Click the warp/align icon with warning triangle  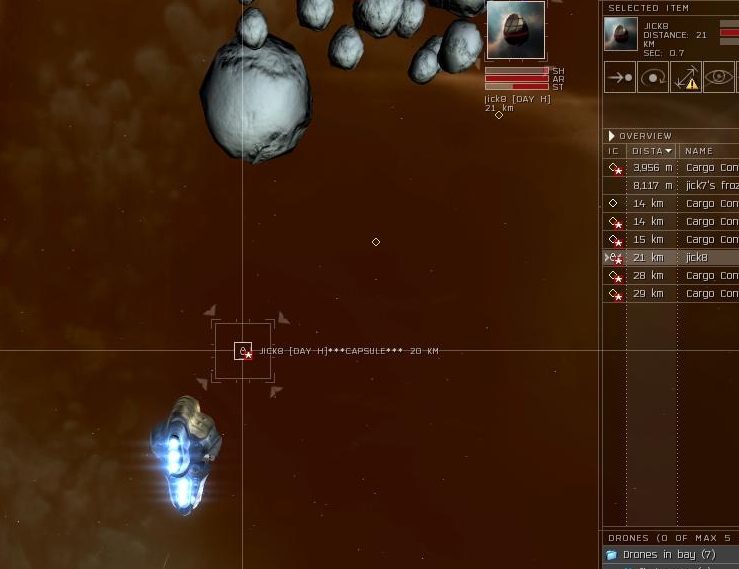tap(686, 77)
